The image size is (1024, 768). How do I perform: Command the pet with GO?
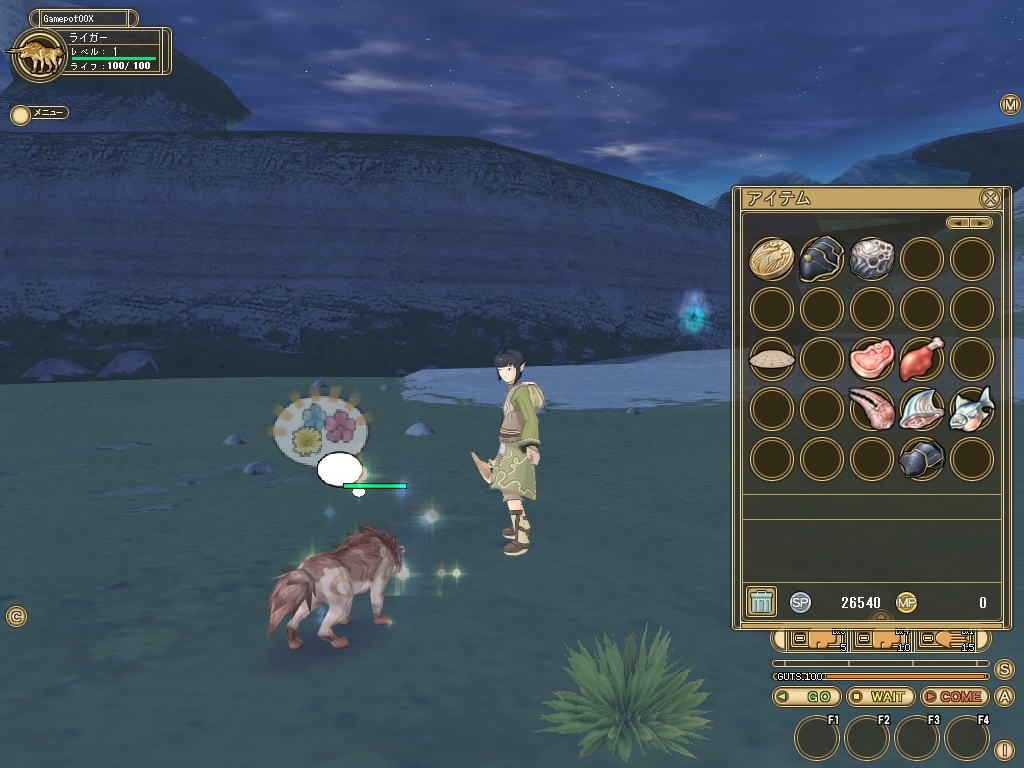806,696
